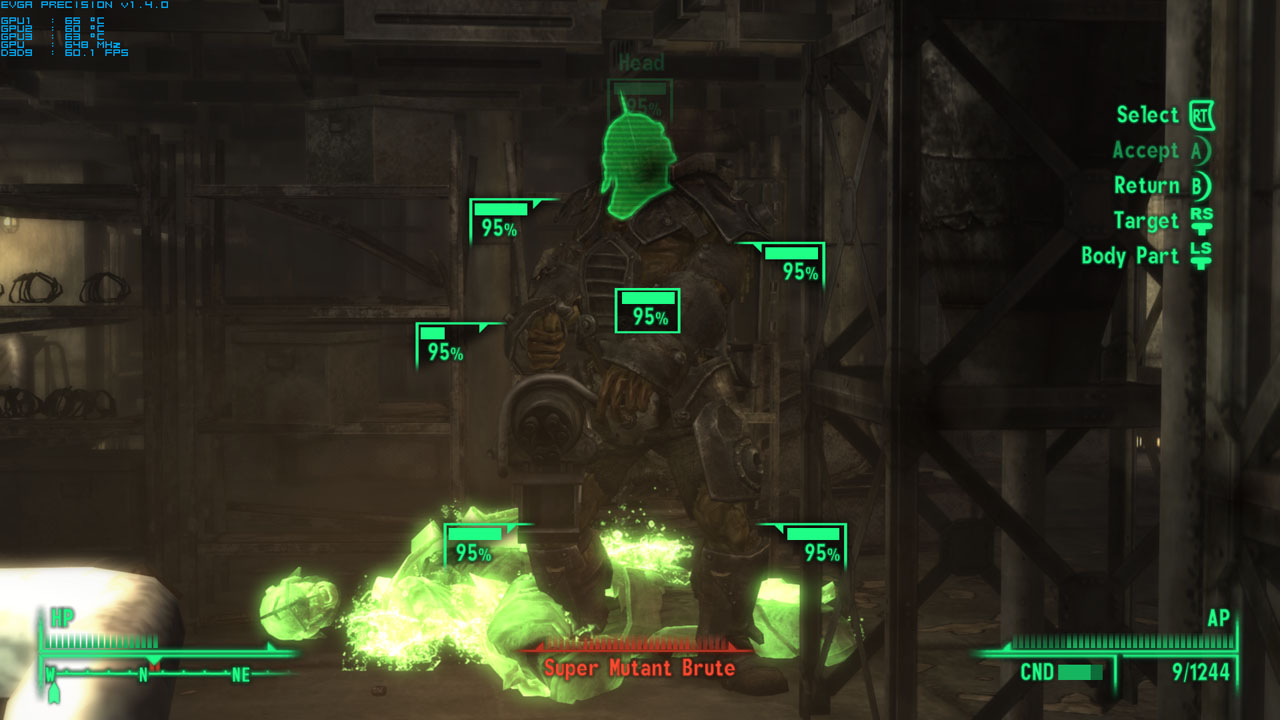Click the RS stick icon for Target
The image size is (1280, 720).
[x=1203, y=221]
